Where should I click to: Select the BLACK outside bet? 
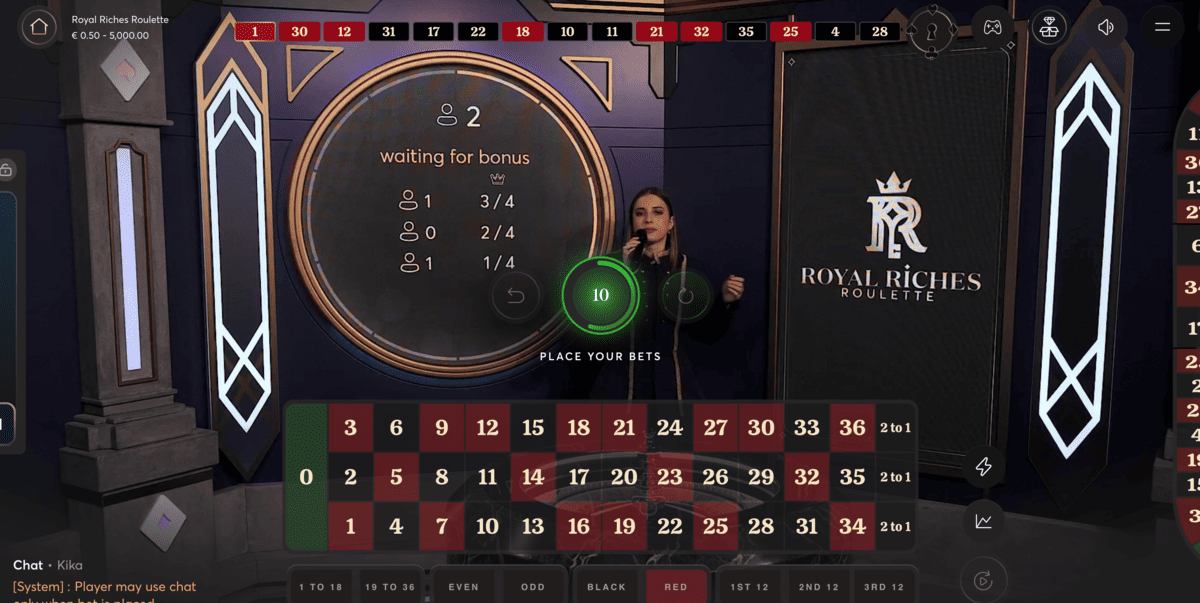point(606,587)
